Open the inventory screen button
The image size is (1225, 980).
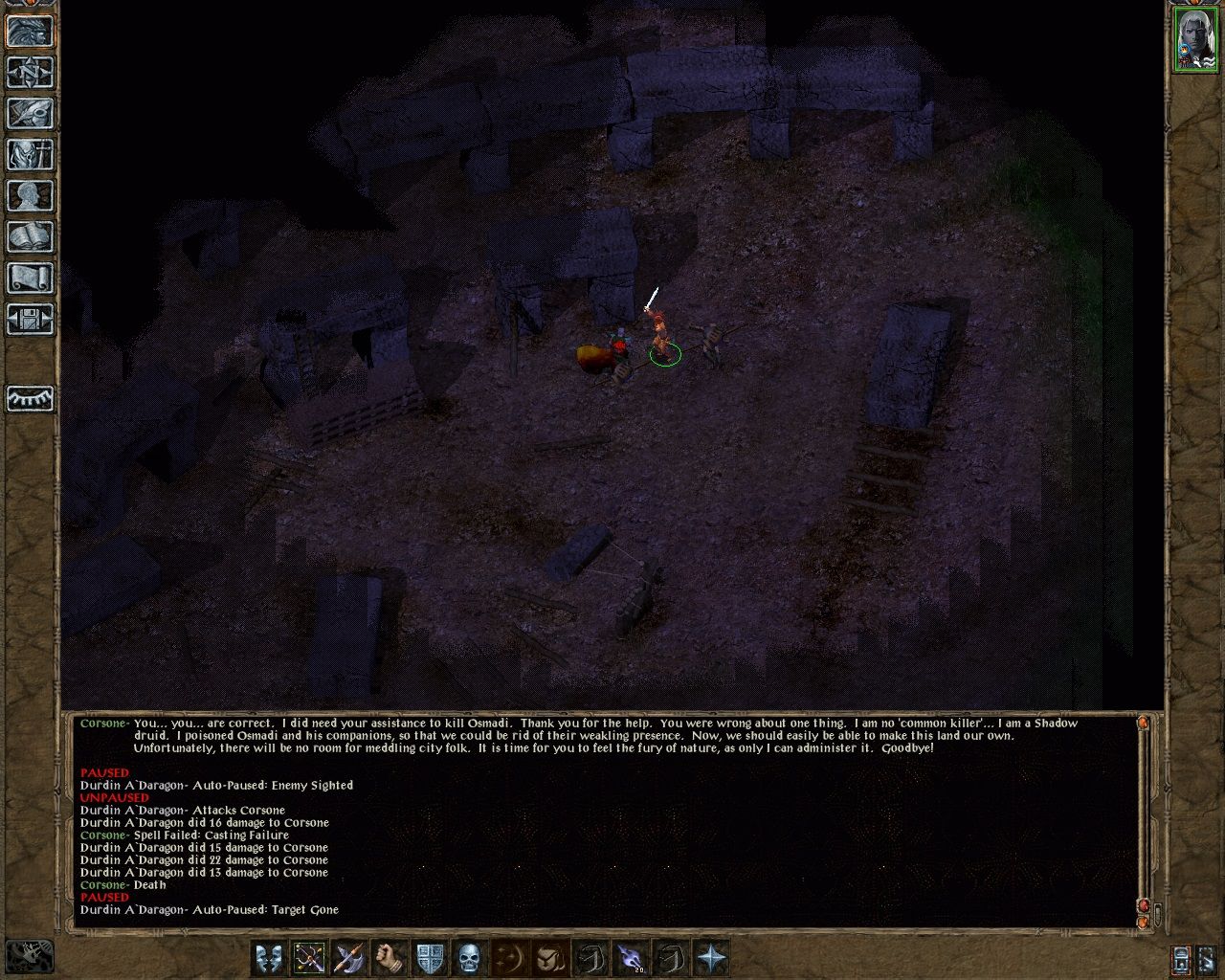click(x=31, y=155)
